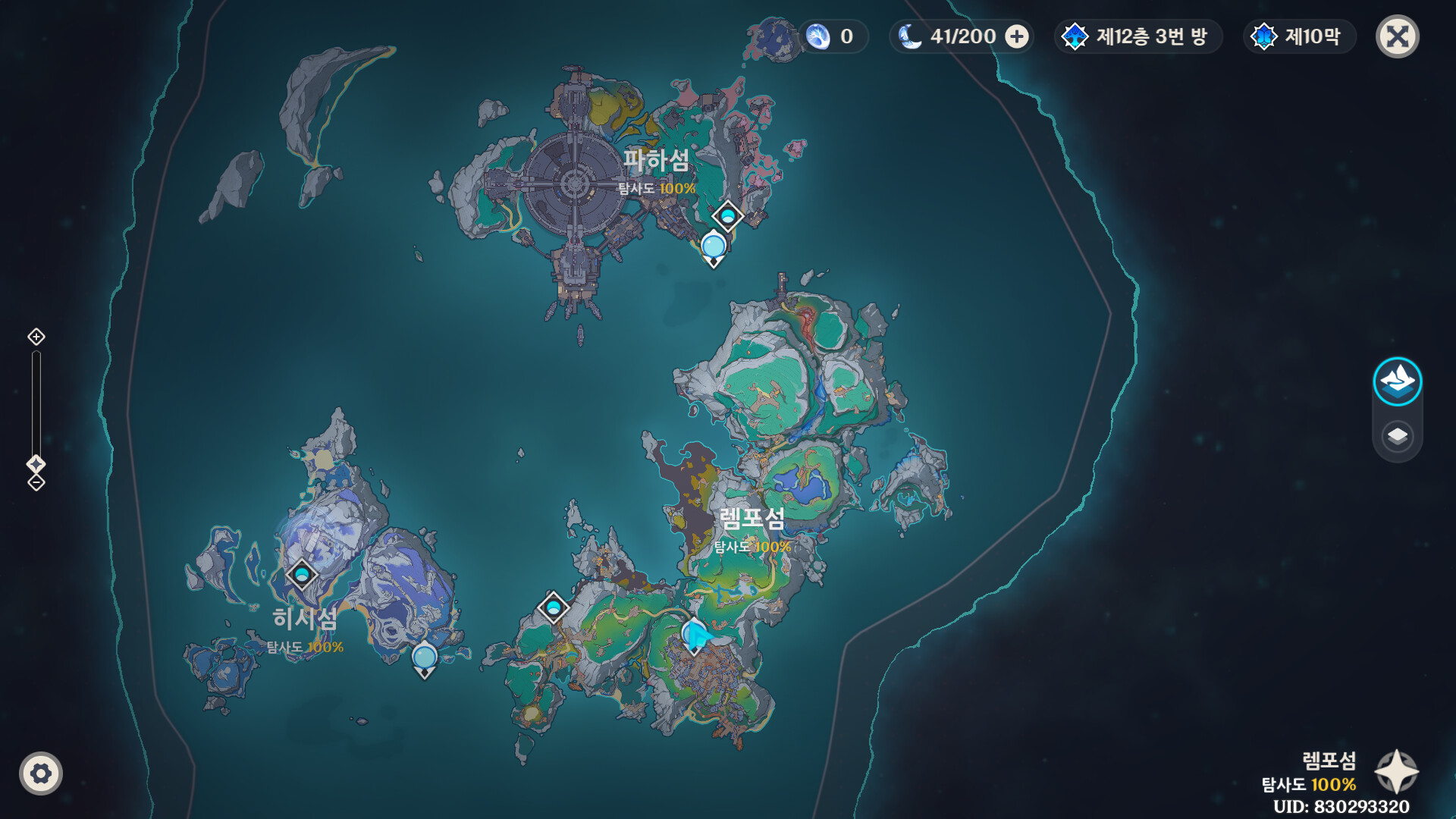Close the map with the X button
The width and height of the screenshot is (1456, 819).
click(1397, 36)
